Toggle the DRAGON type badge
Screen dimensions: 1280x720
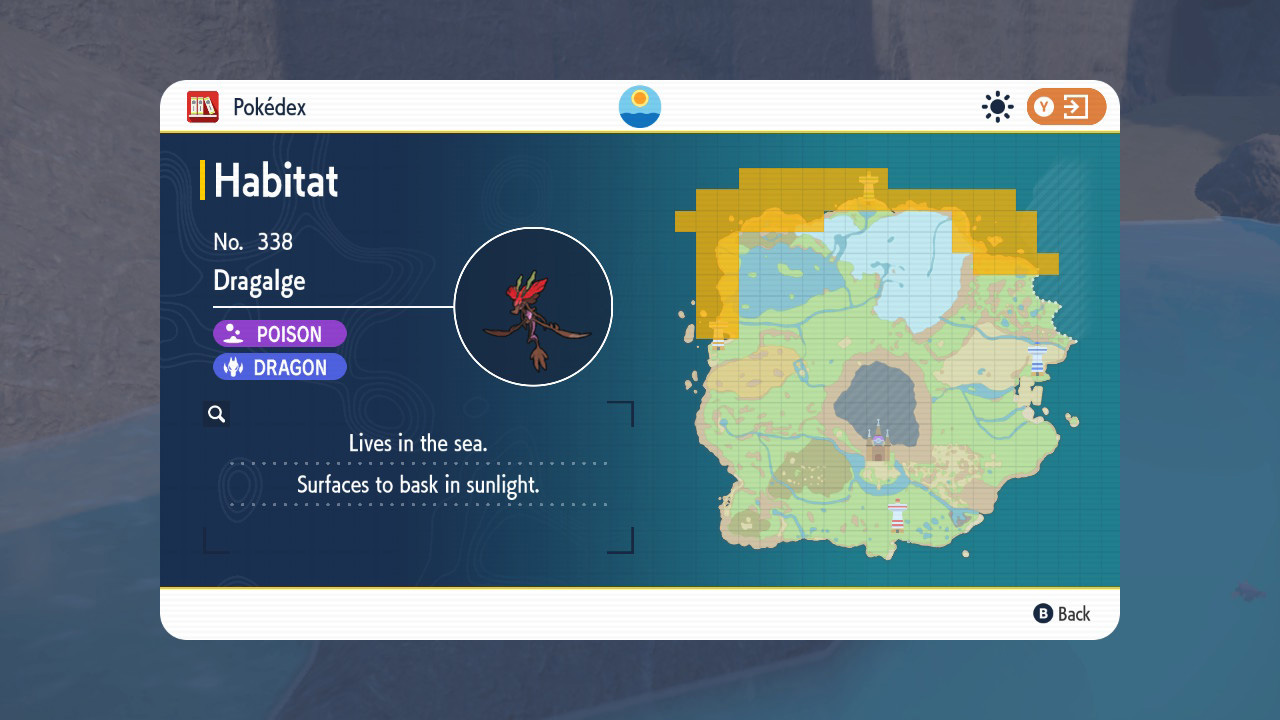pyautogui.click(x=280, y=366)
